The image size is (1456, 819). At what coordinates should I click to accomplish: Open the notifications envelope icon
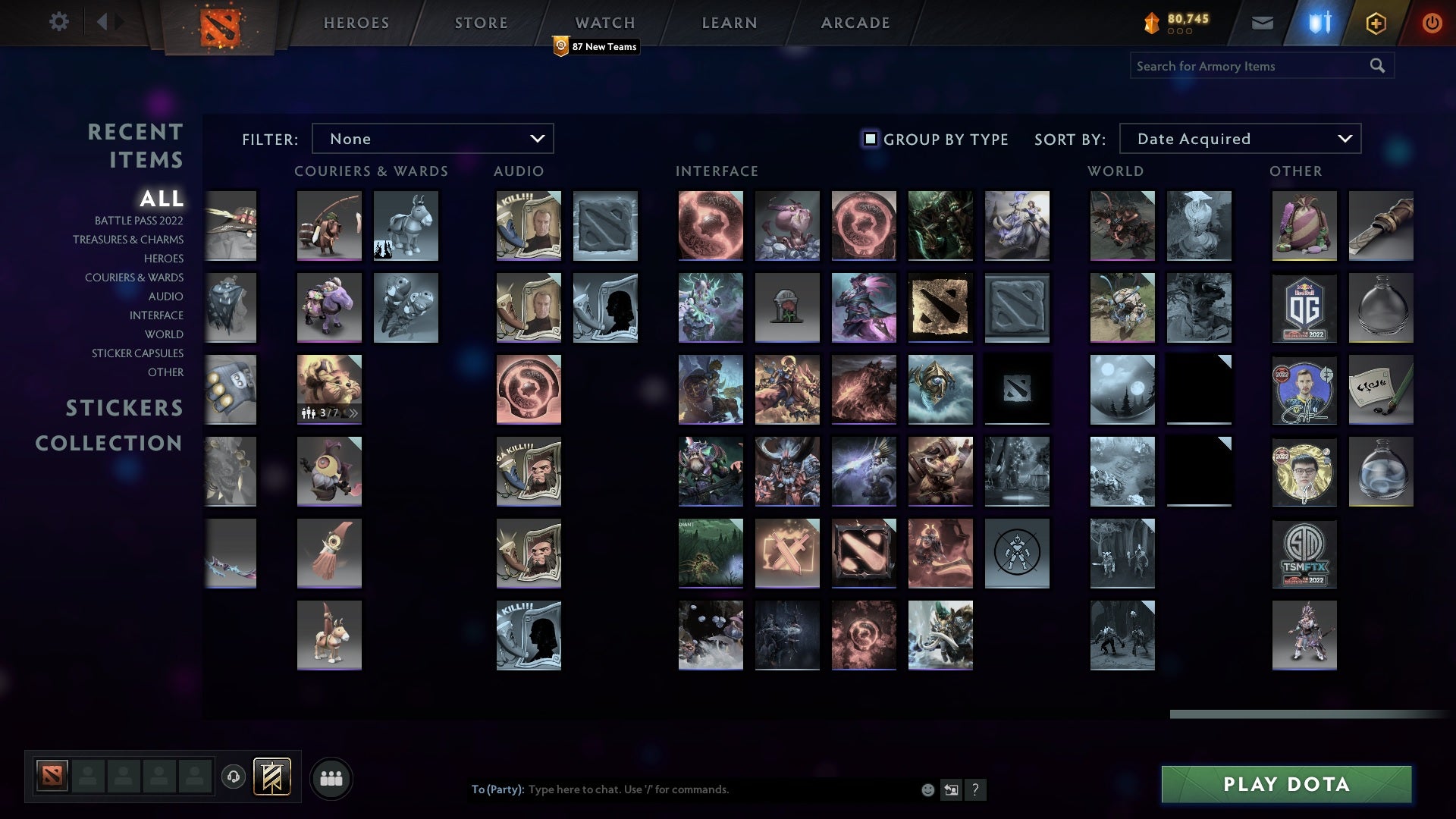[x=1261, y=22]
